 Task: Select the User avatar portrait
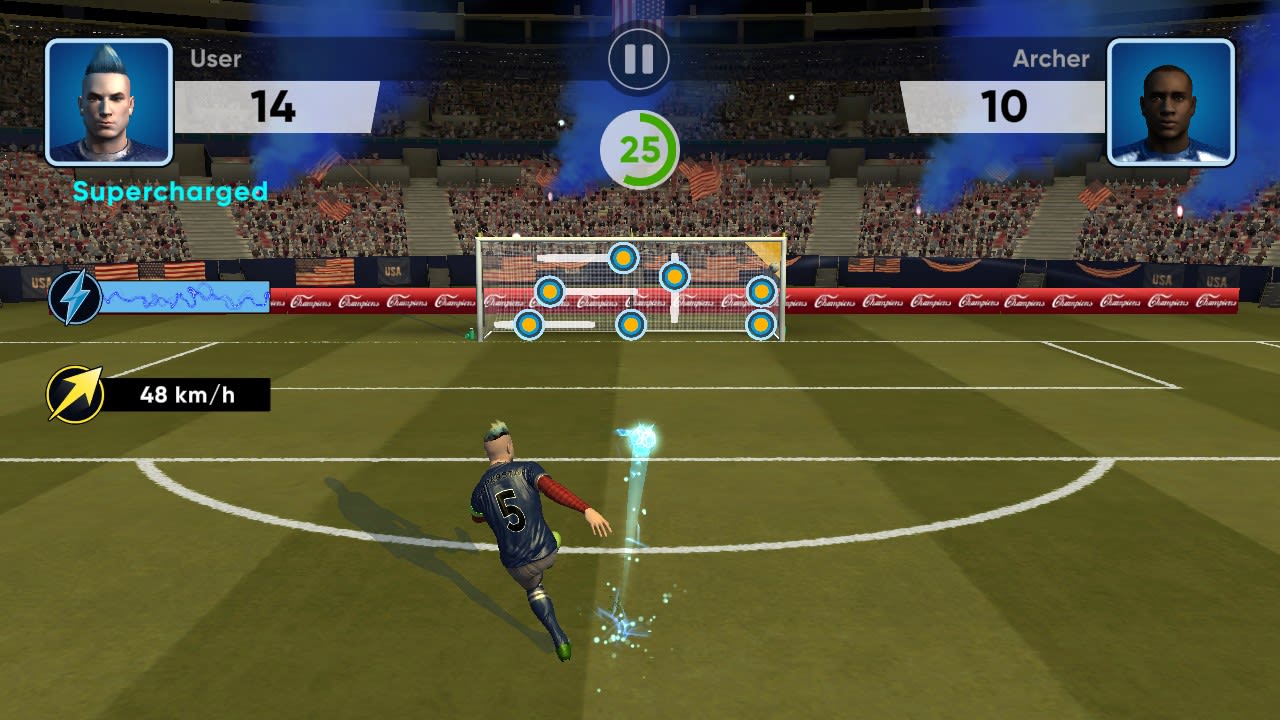click(110, 100)
